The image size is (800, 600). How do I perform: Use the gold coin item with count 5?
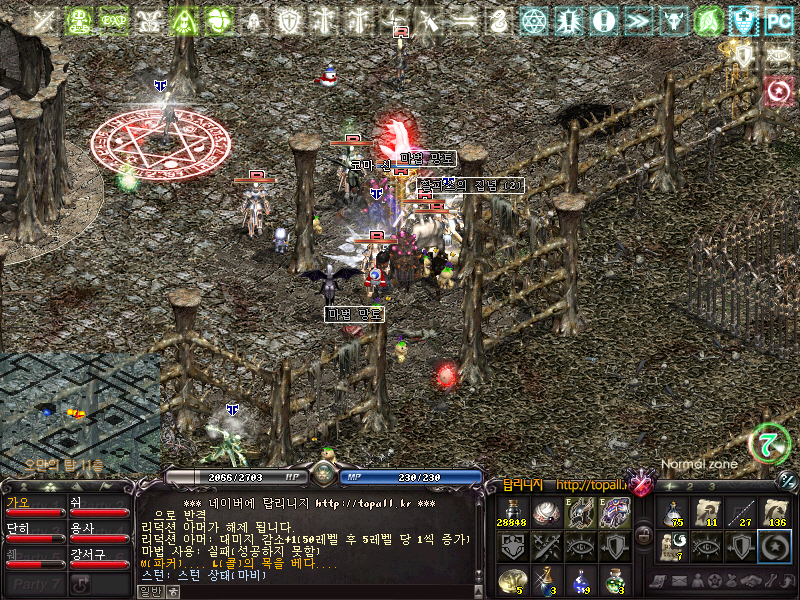coord(512,580)
